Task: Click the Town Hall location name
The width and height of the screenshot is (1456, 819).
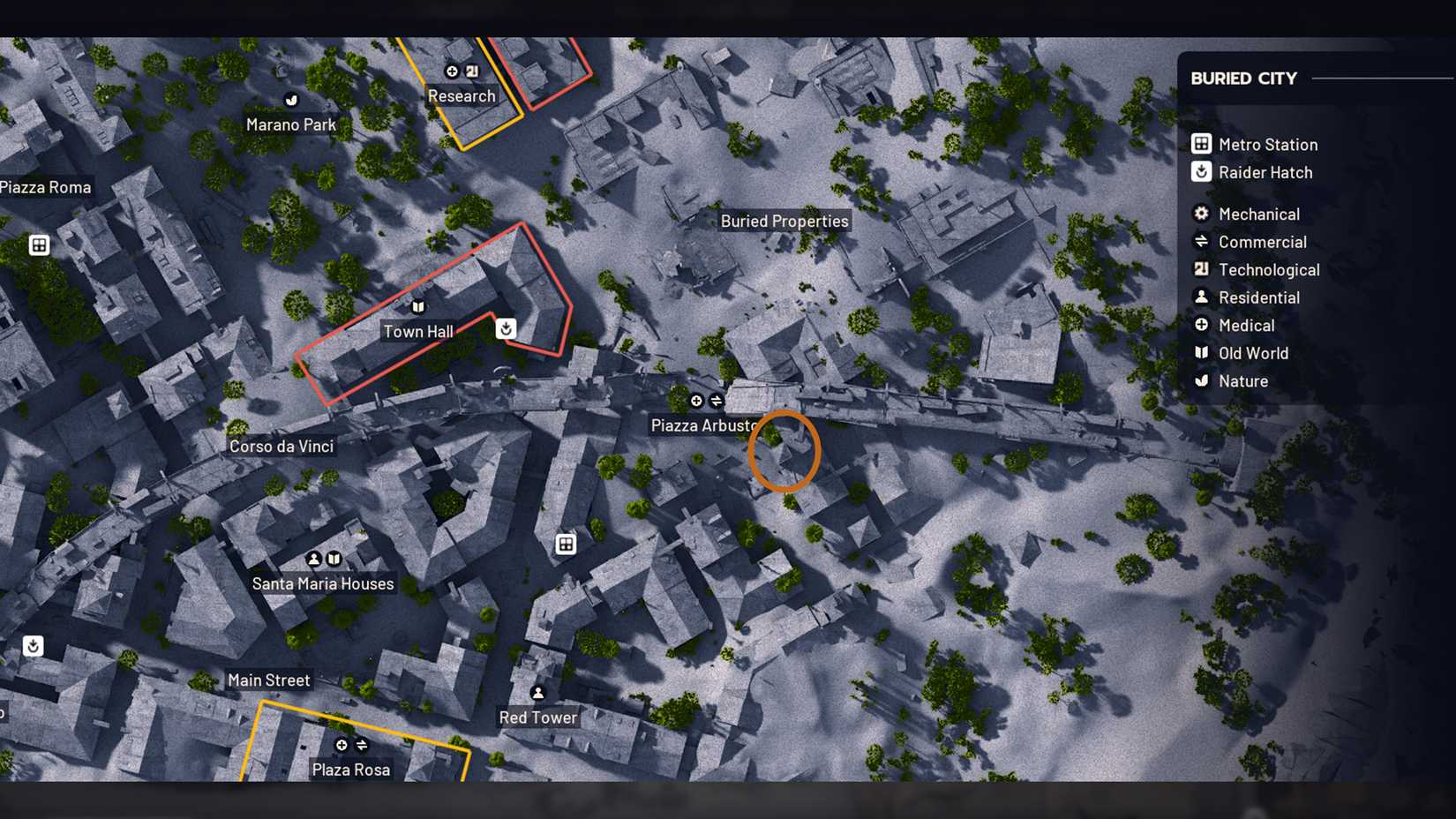Action: [x=418, y=331]
